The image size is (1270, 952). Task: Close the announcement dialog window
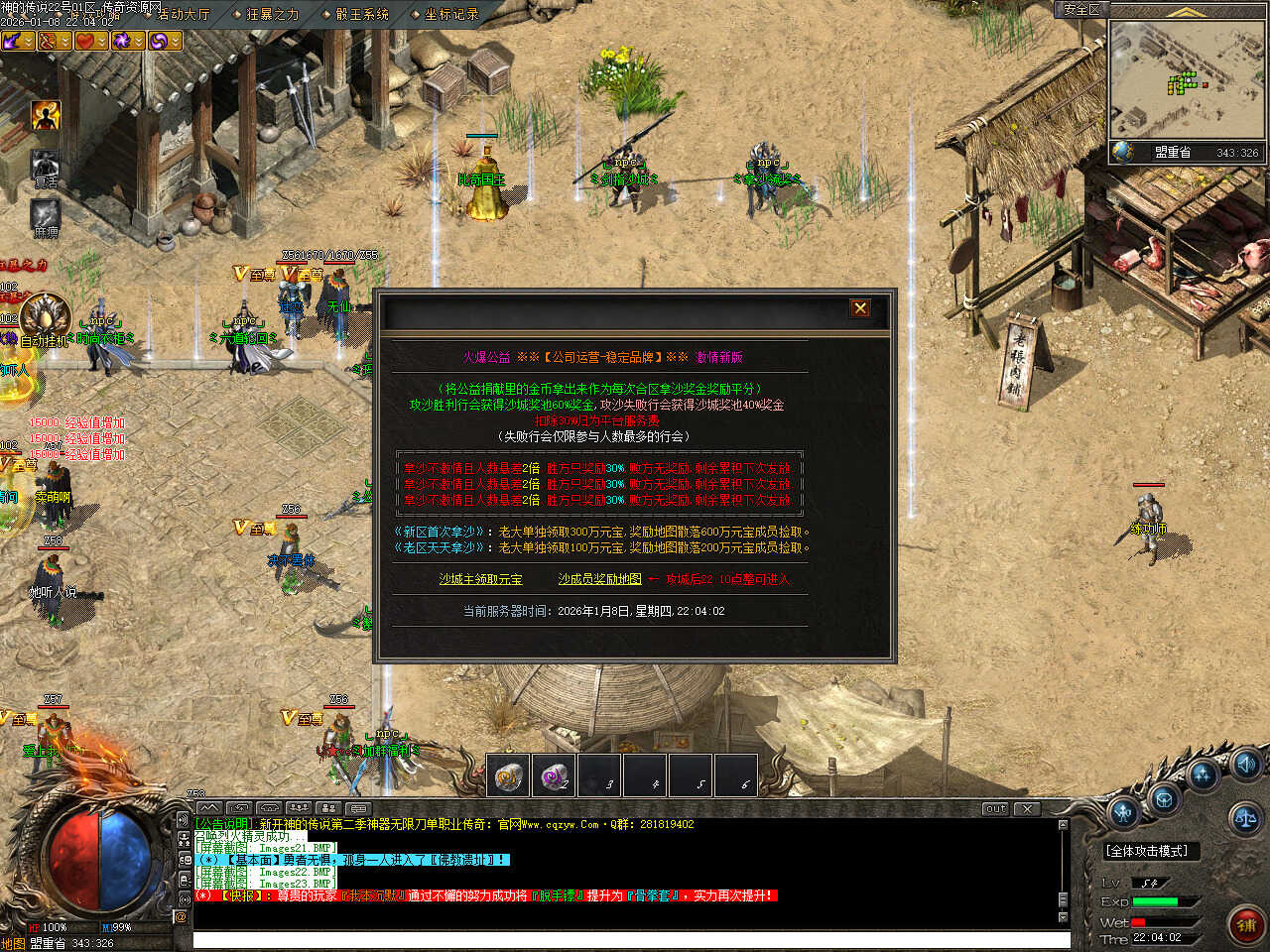point(860,308)
